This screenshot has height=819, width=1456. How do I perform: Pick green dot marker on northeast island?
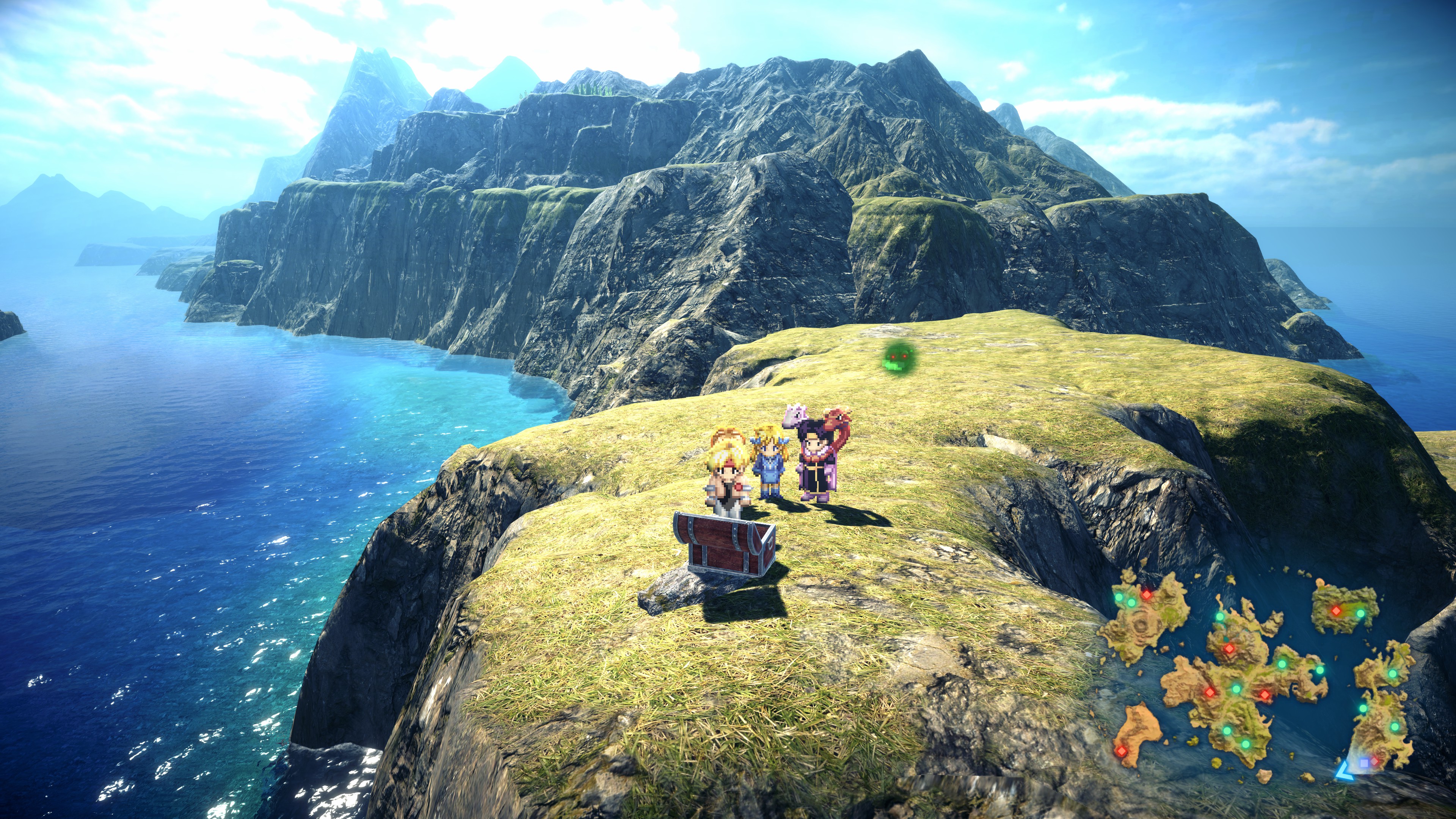(x=1360, y=613)
